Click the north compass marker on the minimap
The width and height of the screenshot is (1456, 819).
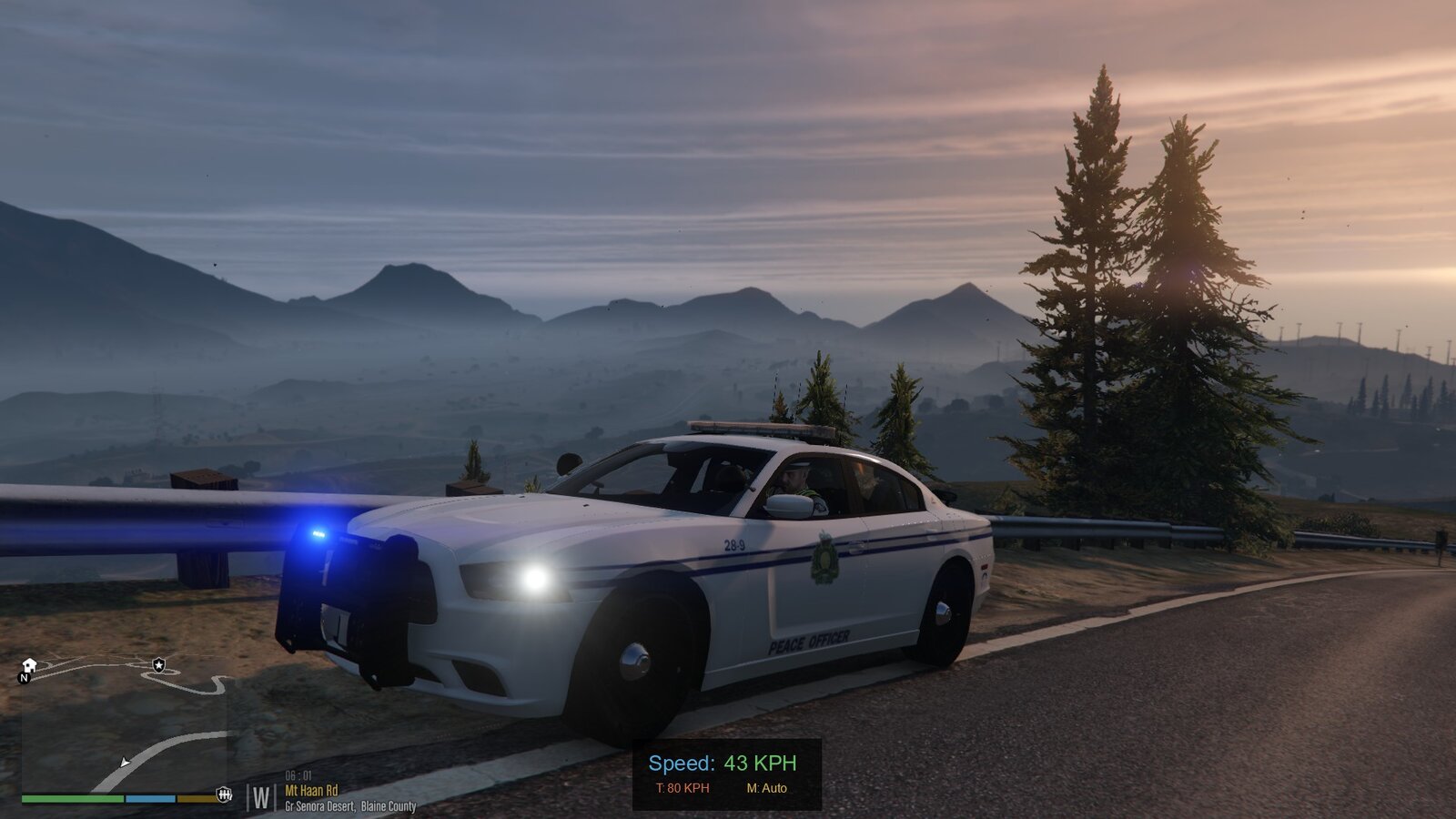tap(25, 678)
